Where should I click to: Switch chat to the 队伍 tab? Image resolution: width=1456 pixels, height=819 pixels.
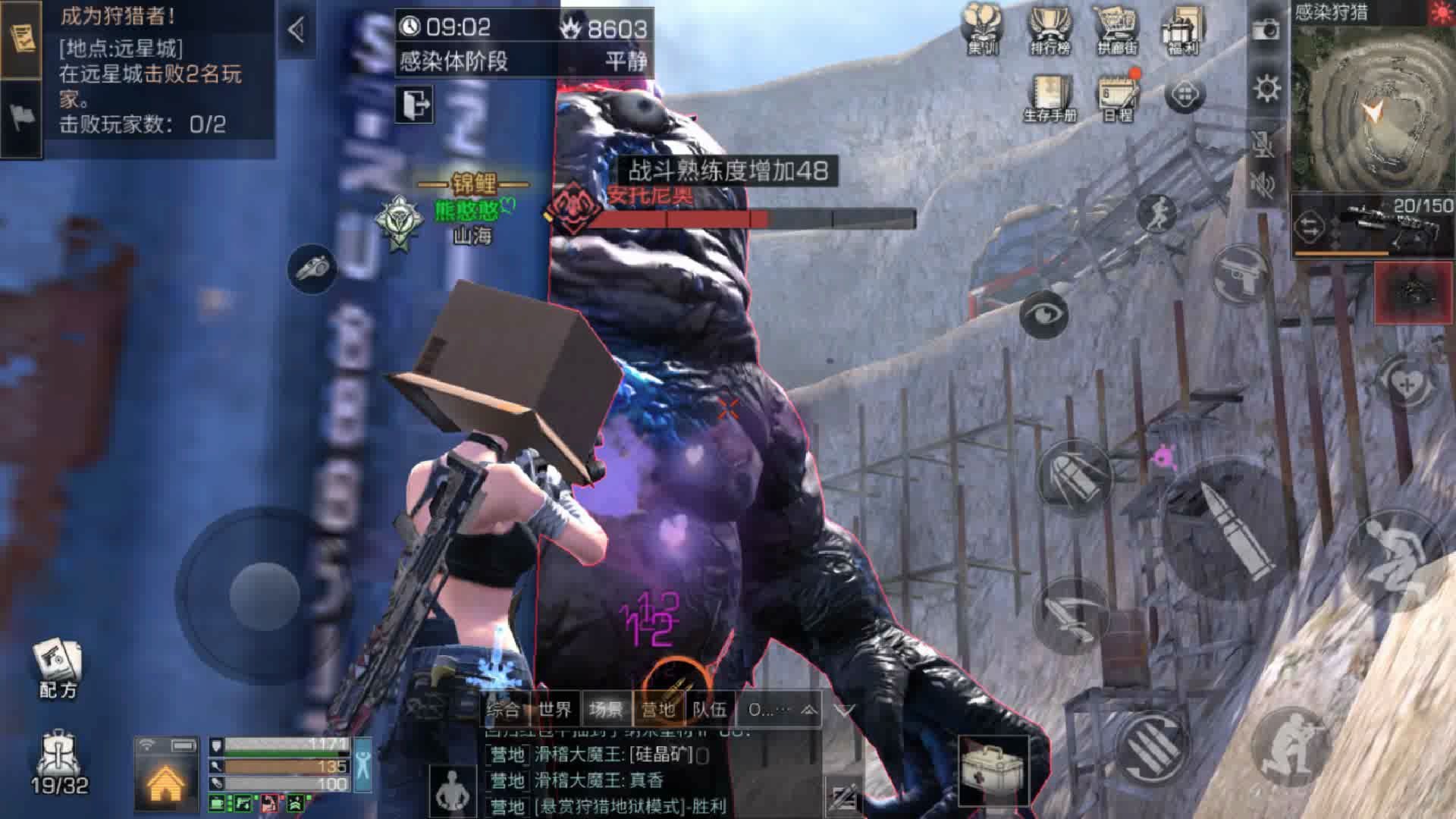click(x=710, y=710)
